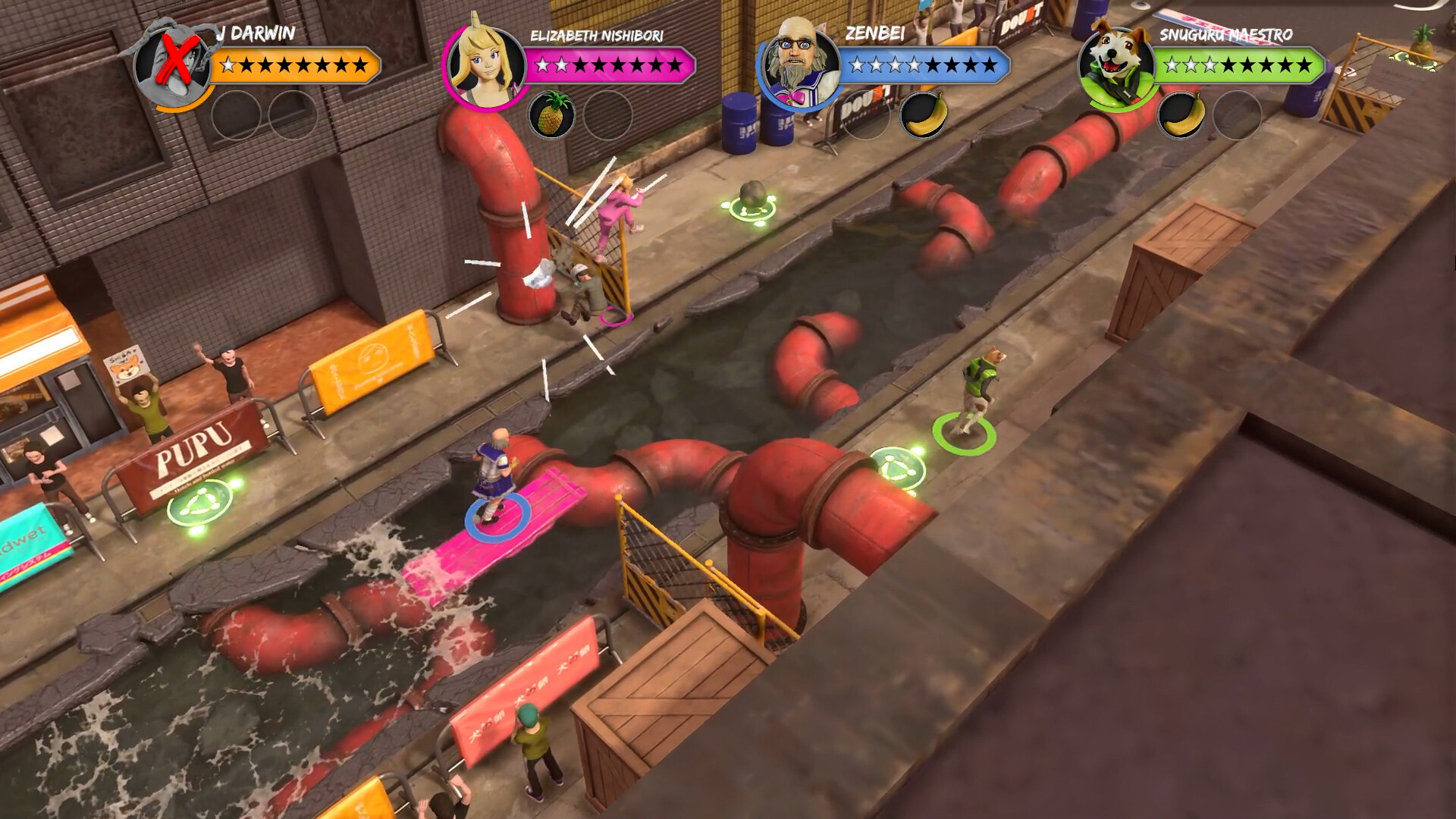Click the glowing pad beside the green-ringed runner
The height and width of the screenshot is (819, 1456).
point(897,467)
